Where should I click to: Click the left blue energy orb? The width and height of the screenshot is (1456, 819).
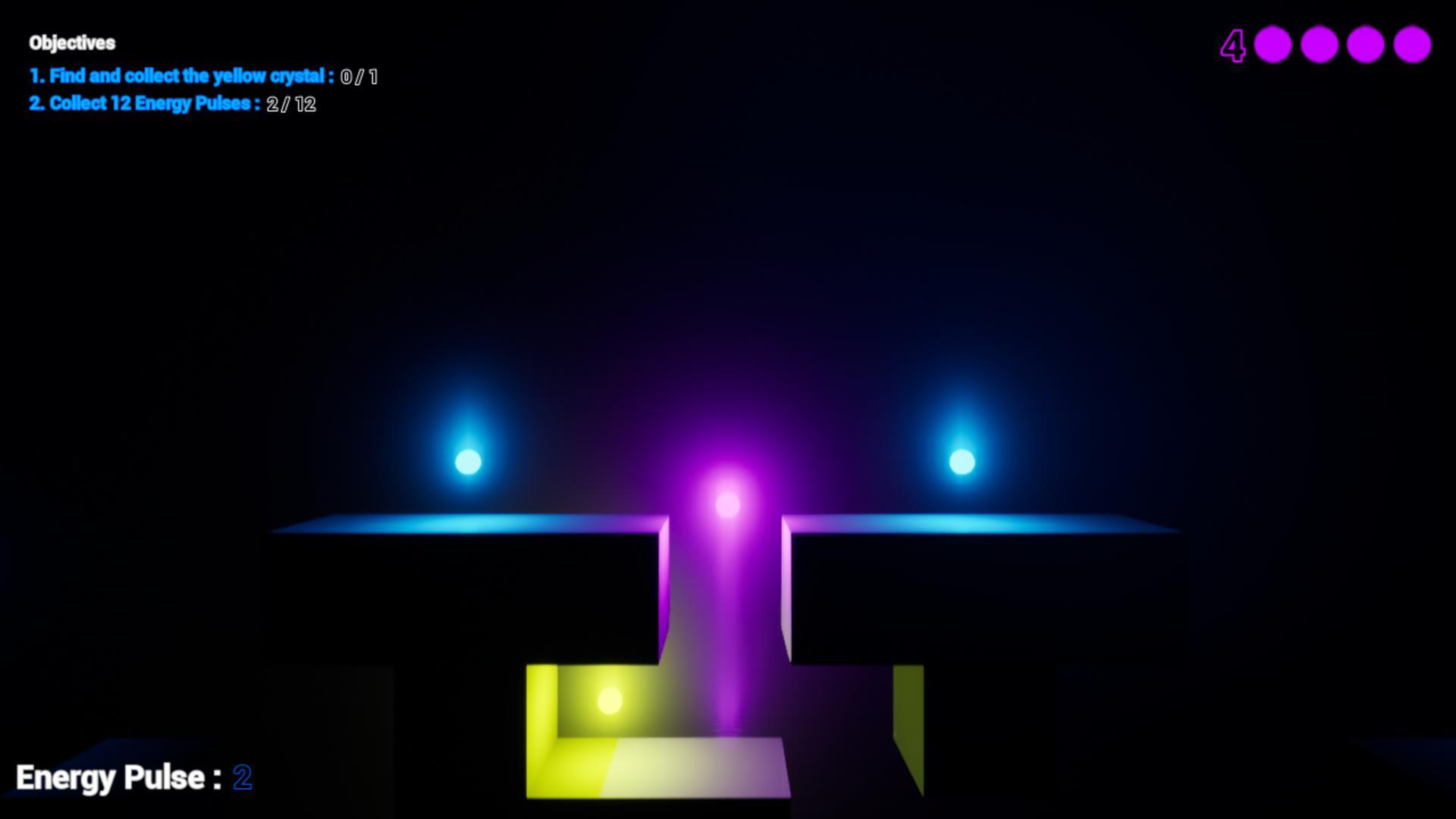tap(468, 460)
